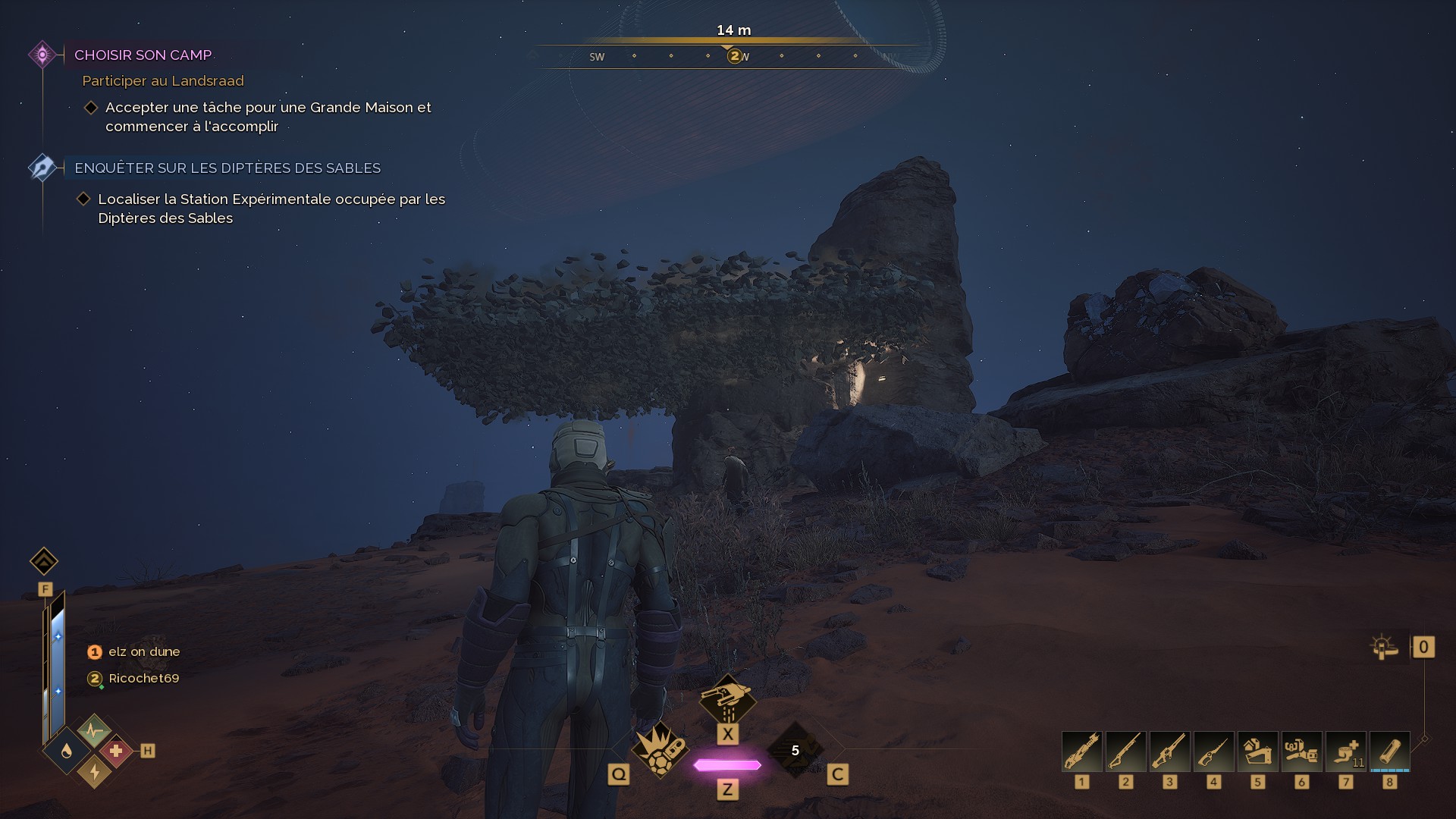The image size is (1456, 819).
Task: Choose the scanner tool in hotbar slot 6
Action: [x=1301, y=752]
